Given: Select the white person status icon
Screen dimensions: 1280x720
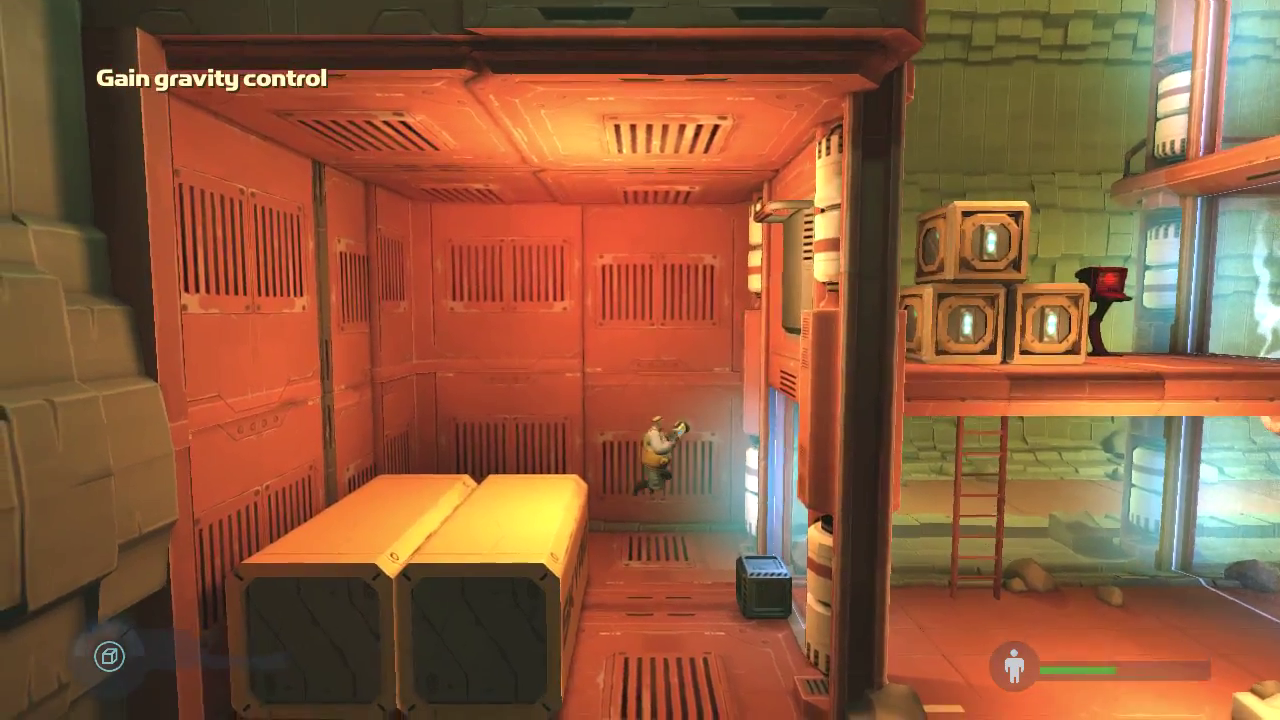Looking at the screenshot, I should 1014,664.
